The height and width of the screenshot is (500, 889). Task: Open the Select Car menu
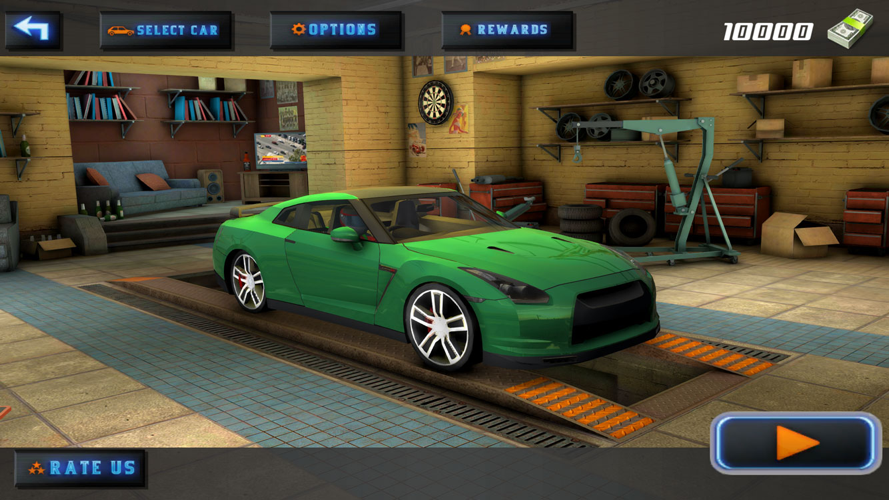tap(166, 30)
